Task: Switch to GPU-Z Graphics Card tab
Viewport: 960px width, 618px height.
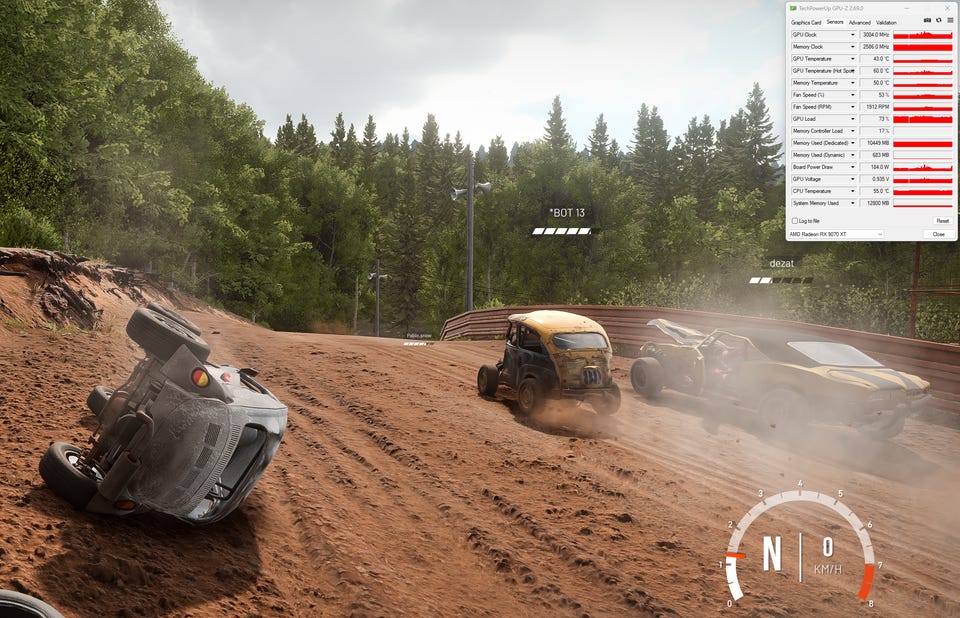Action: [x=806, y=22]
